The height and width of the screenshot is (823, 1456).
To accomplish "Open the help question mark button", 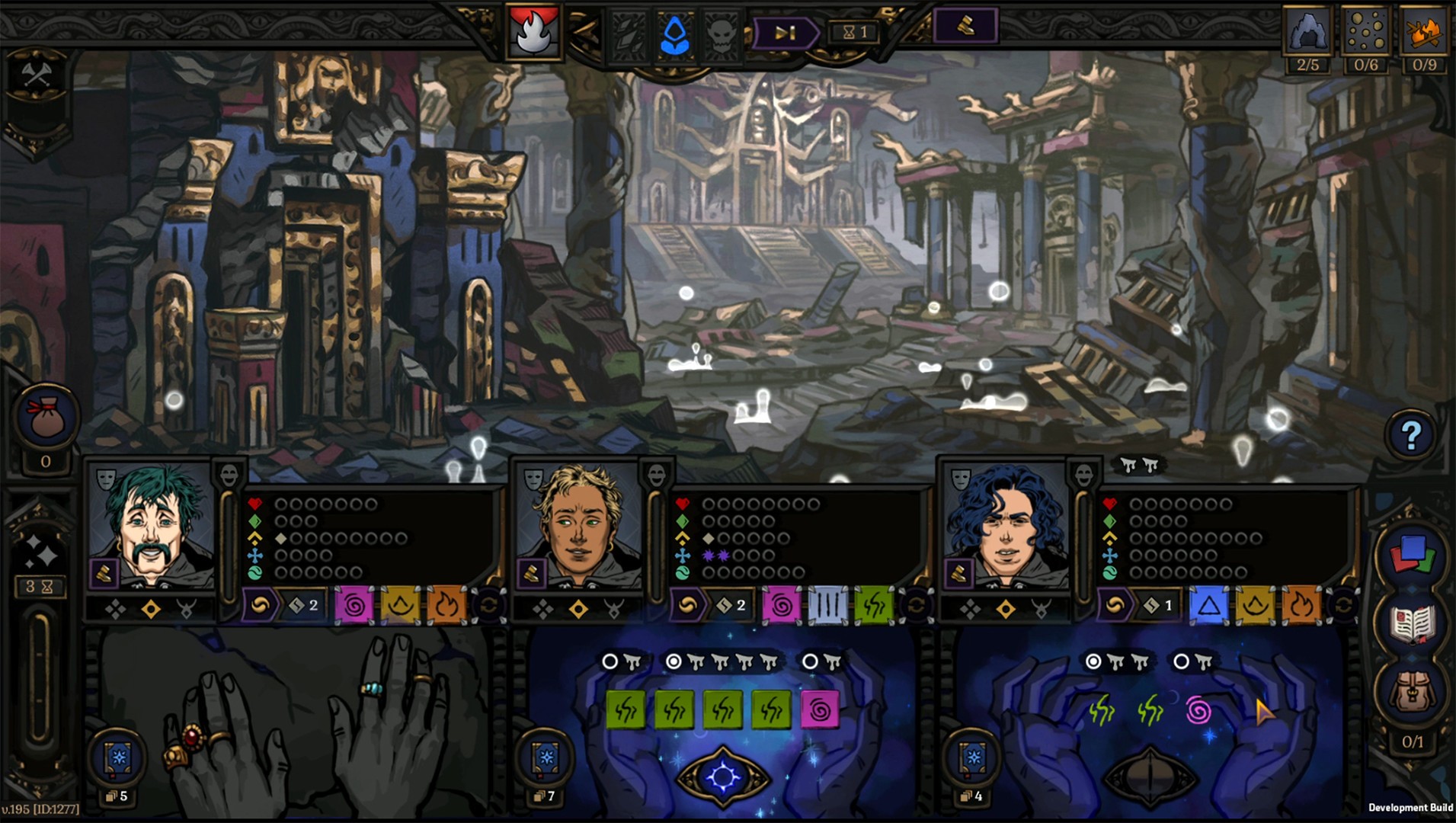I will 1410,435.
